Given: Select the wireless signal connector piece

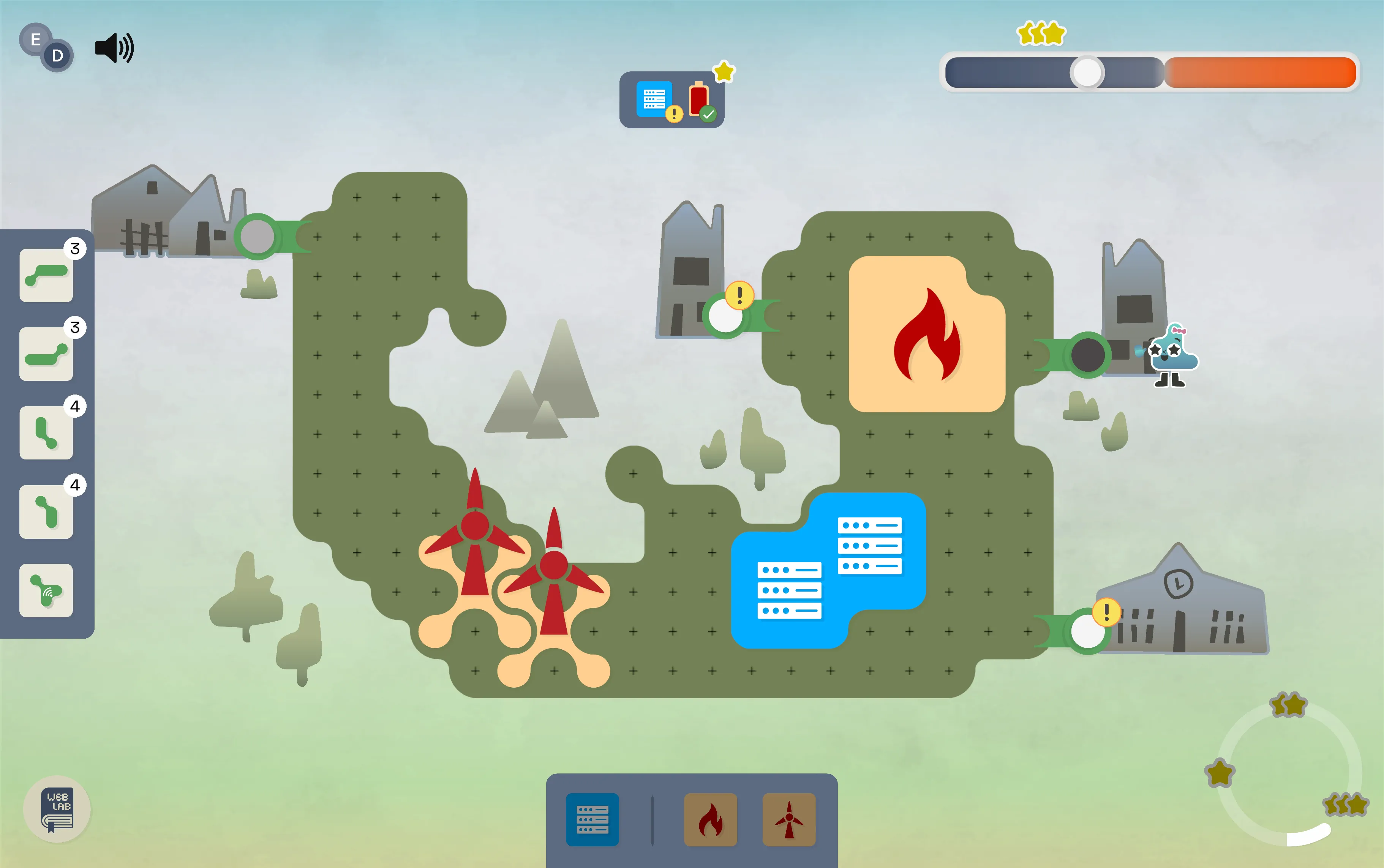Looking at the screenshot, I should click(x=46, y=590).
